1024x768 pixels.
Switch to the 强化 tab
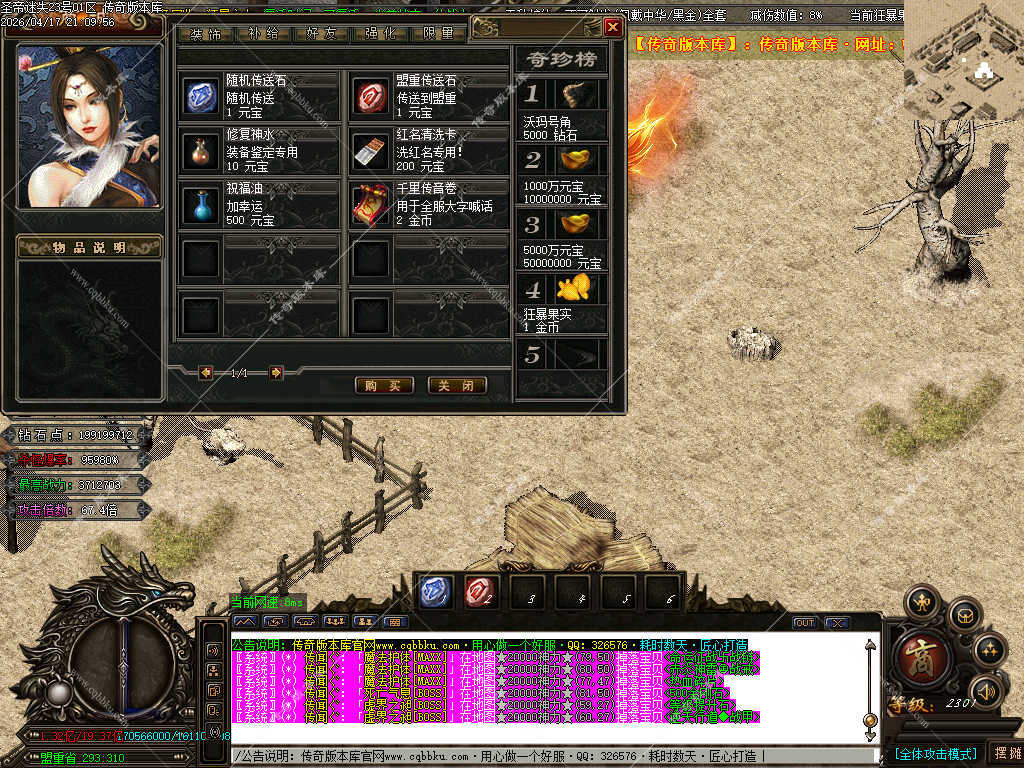pyautogui.click(x=381, y=33)
